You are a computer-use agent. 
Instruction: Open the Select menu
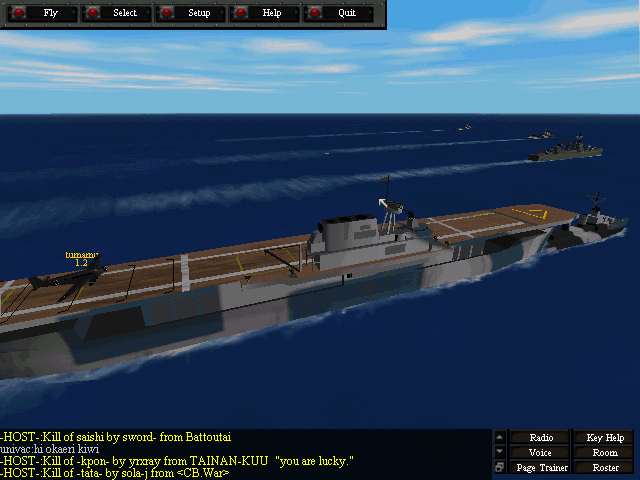click(x=117, y=13)
